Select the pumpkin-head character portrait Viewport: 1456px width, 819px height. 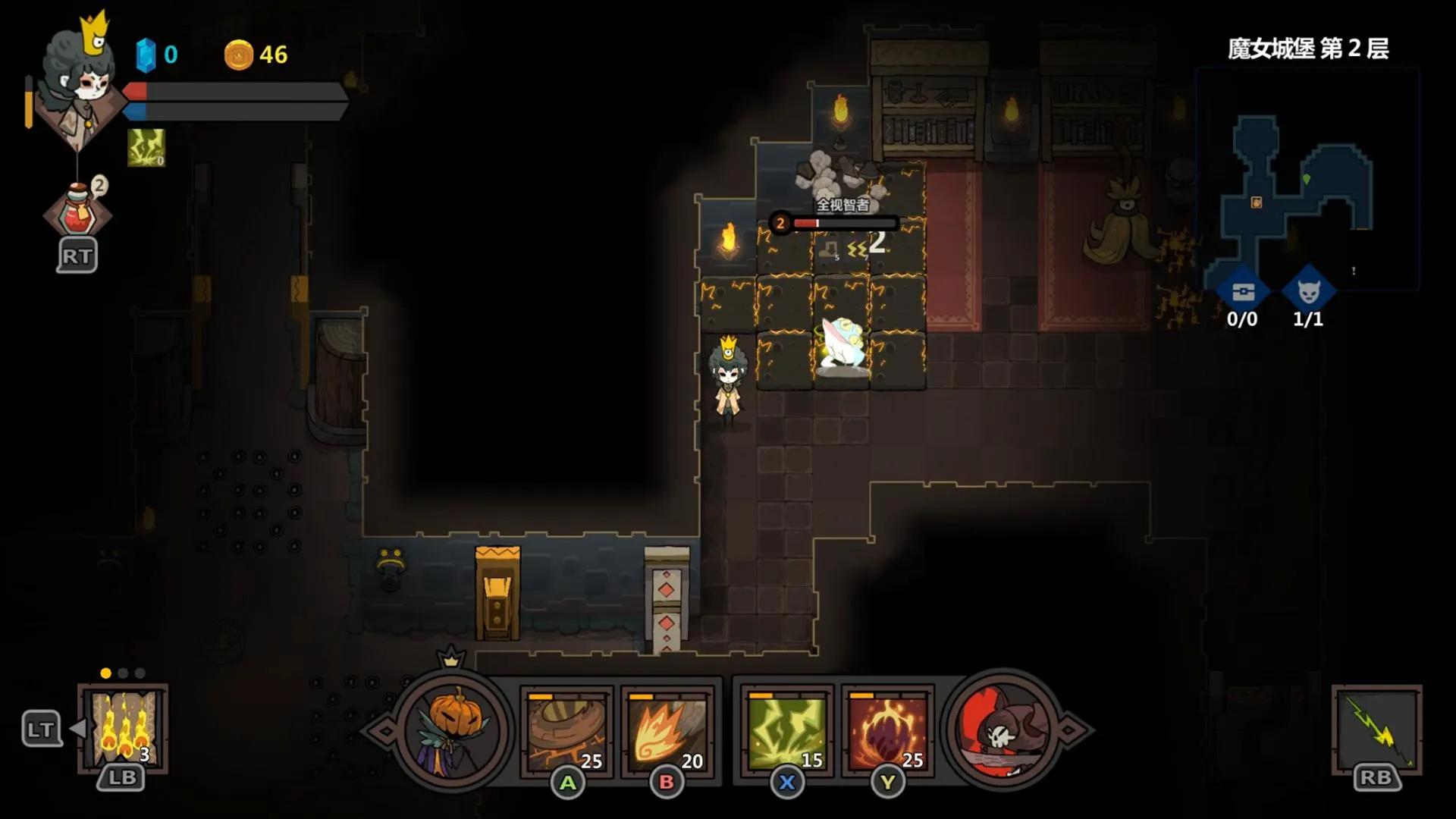coord(453,730)
